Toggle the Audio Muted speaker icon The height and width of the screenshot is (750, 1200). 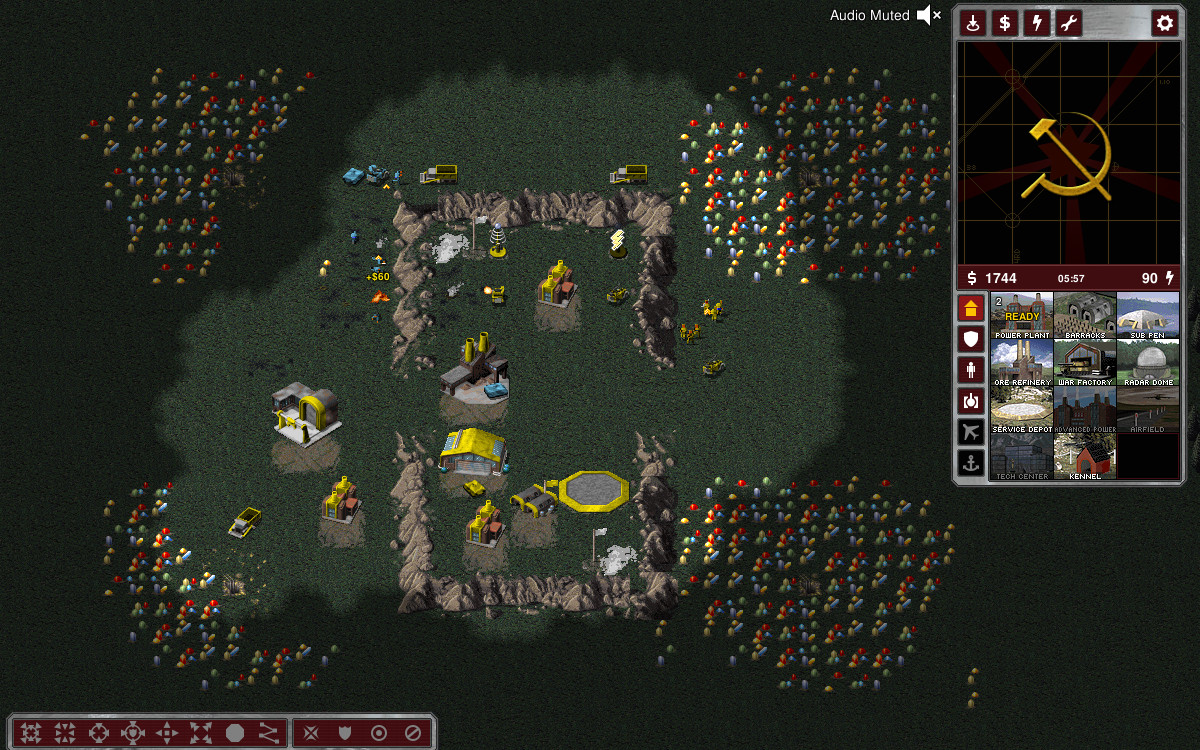point(929,15)
